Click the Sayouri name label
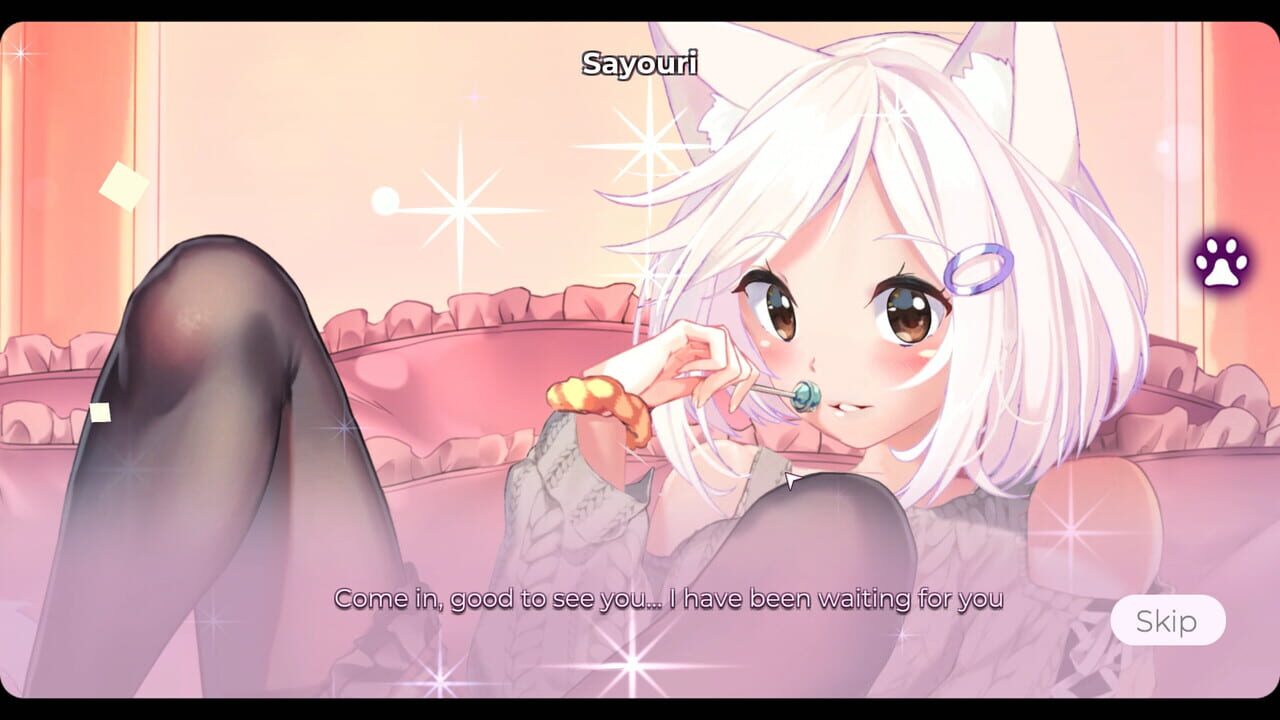The image size is (1280, 720). (x=641, y=62)
